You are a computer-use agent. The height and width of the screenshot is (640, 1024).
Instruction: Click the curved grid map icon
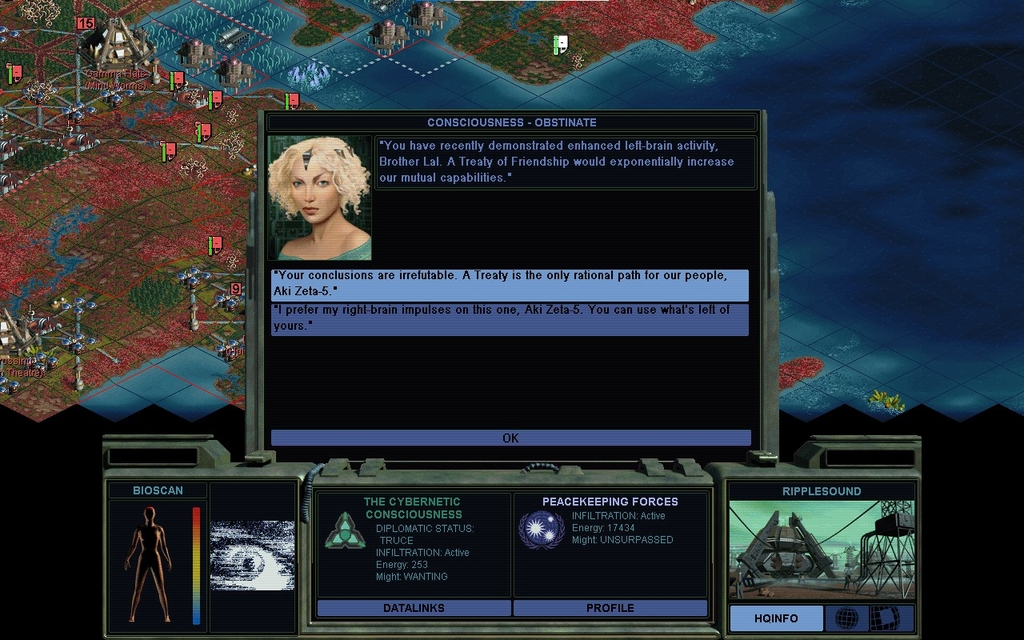884,619
